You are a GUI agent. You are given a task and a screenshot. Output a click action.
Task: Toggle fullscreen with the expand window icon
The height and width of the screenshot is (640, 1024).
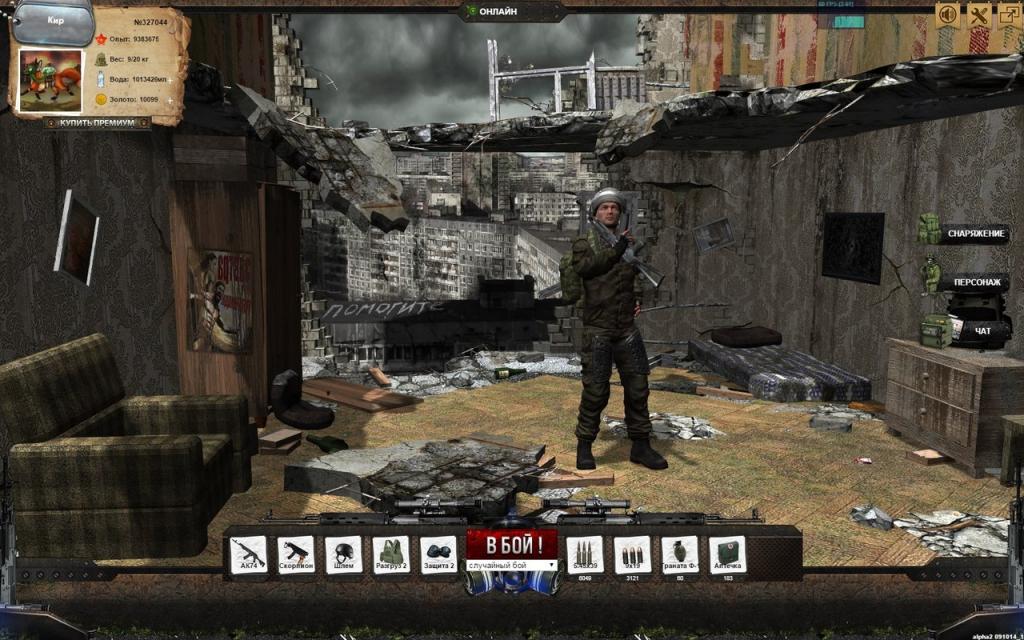click(x=1008, y=15)
